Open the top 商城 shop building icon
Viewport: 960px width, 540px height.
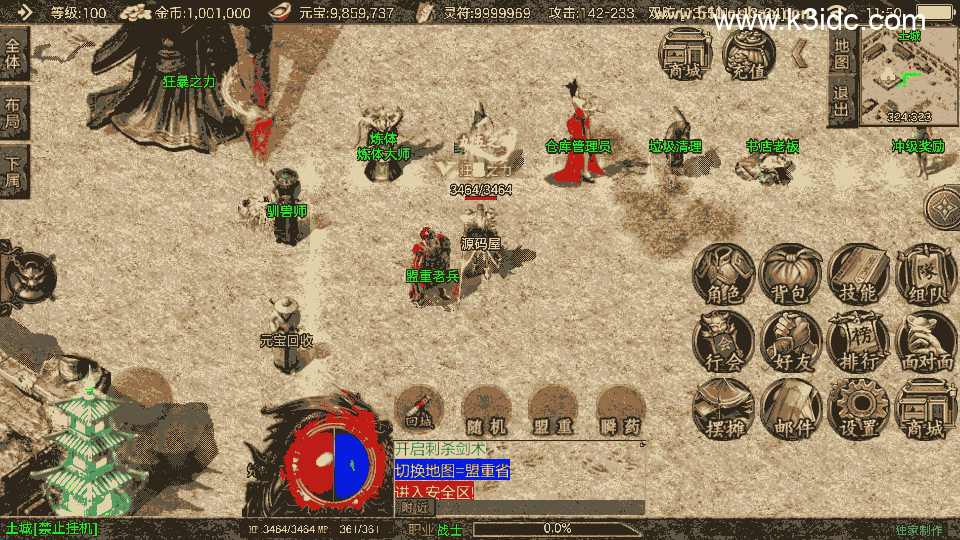point(685,53)
